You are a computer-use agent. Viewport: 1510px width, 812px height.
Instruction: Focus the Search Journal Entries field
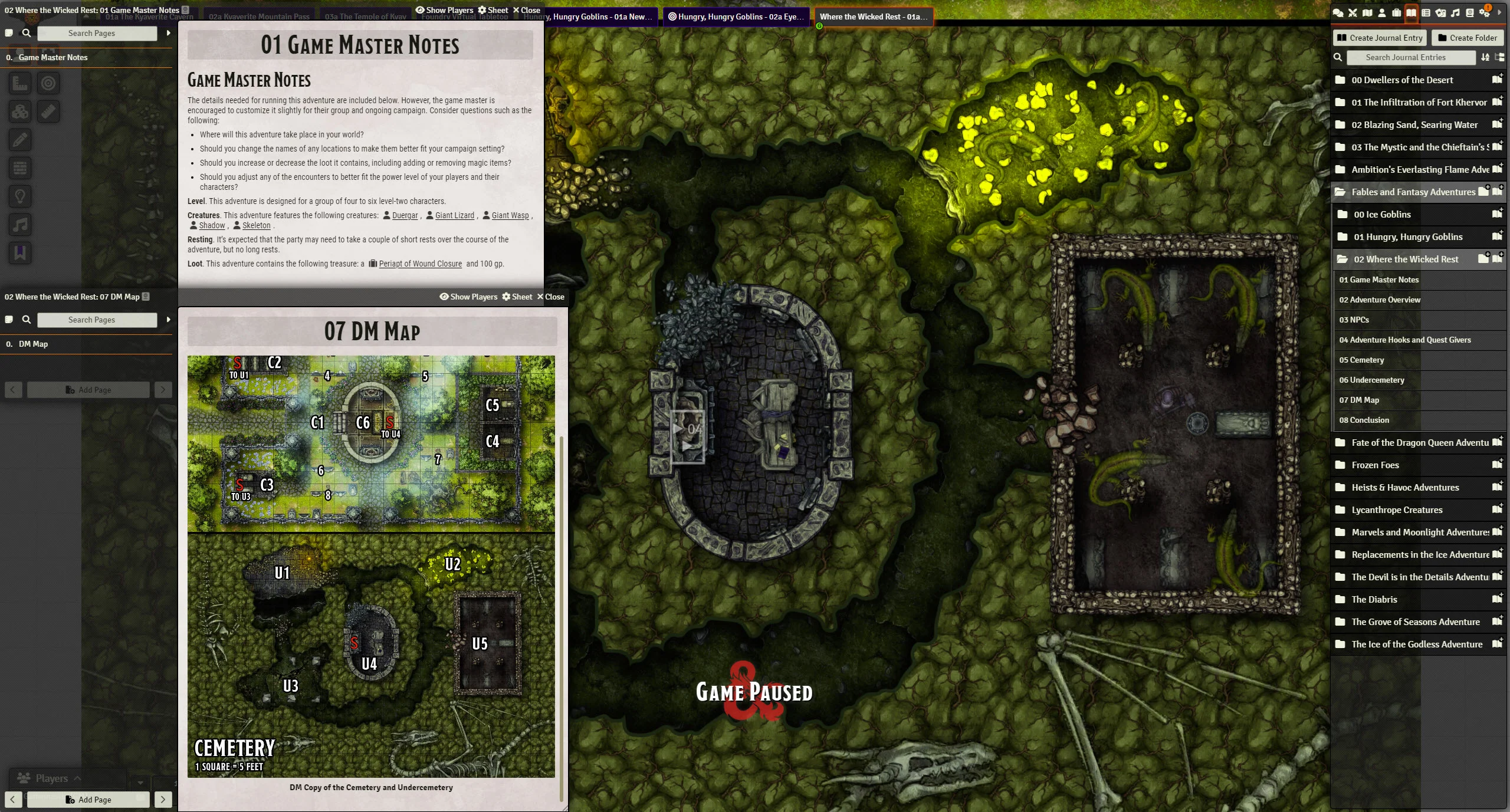coord(1405,57)
